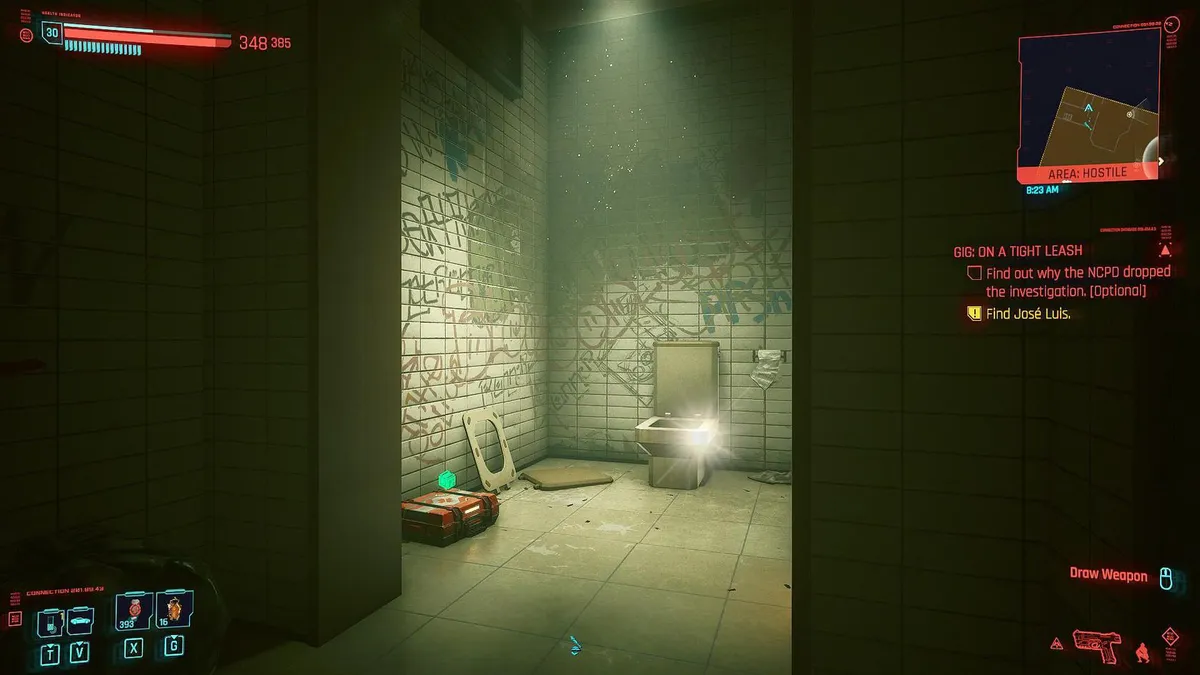Click the level 30 badge
The width and height of the screenshot is (1200, 675).
52,33
